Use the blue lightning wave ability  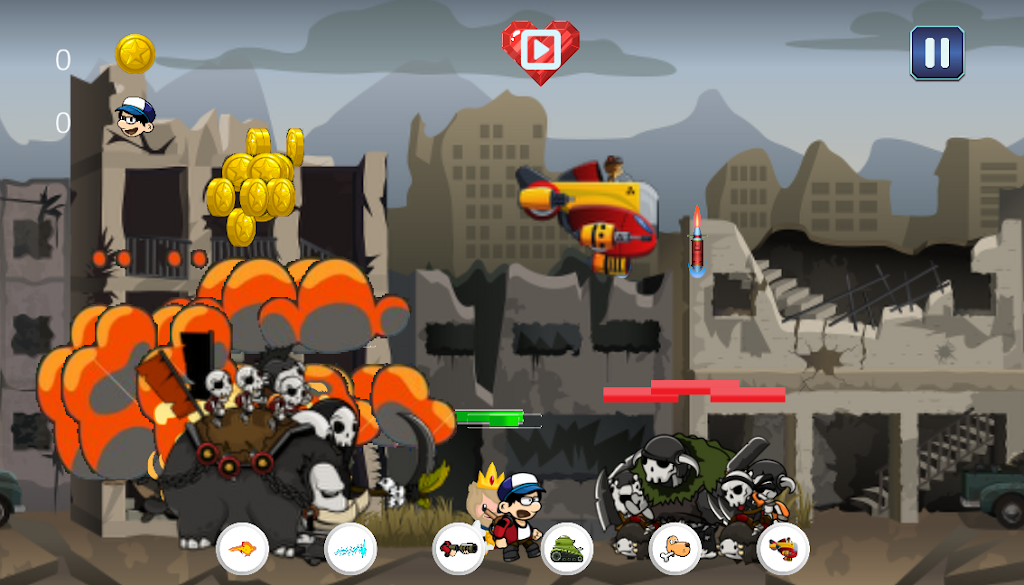[x=351, y=549]
